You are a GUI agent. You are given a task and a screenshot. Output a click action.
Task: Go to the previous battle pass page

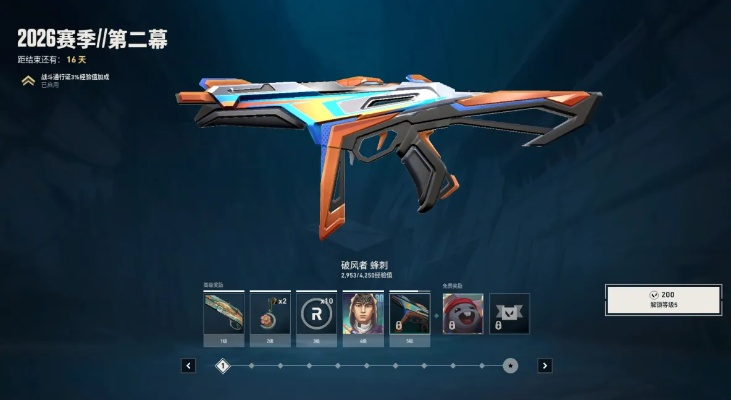click(189, 366)
